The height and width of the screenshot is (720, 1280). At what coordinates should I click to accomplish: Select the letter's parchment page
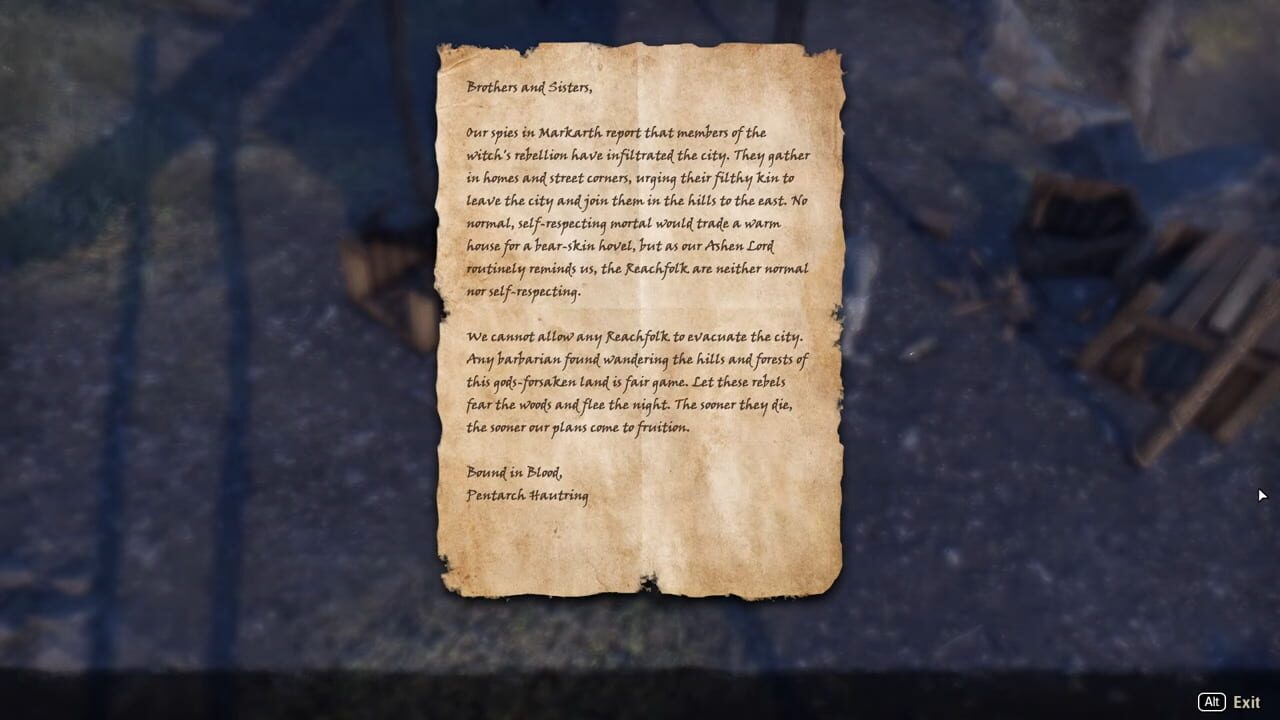point(640,320)
